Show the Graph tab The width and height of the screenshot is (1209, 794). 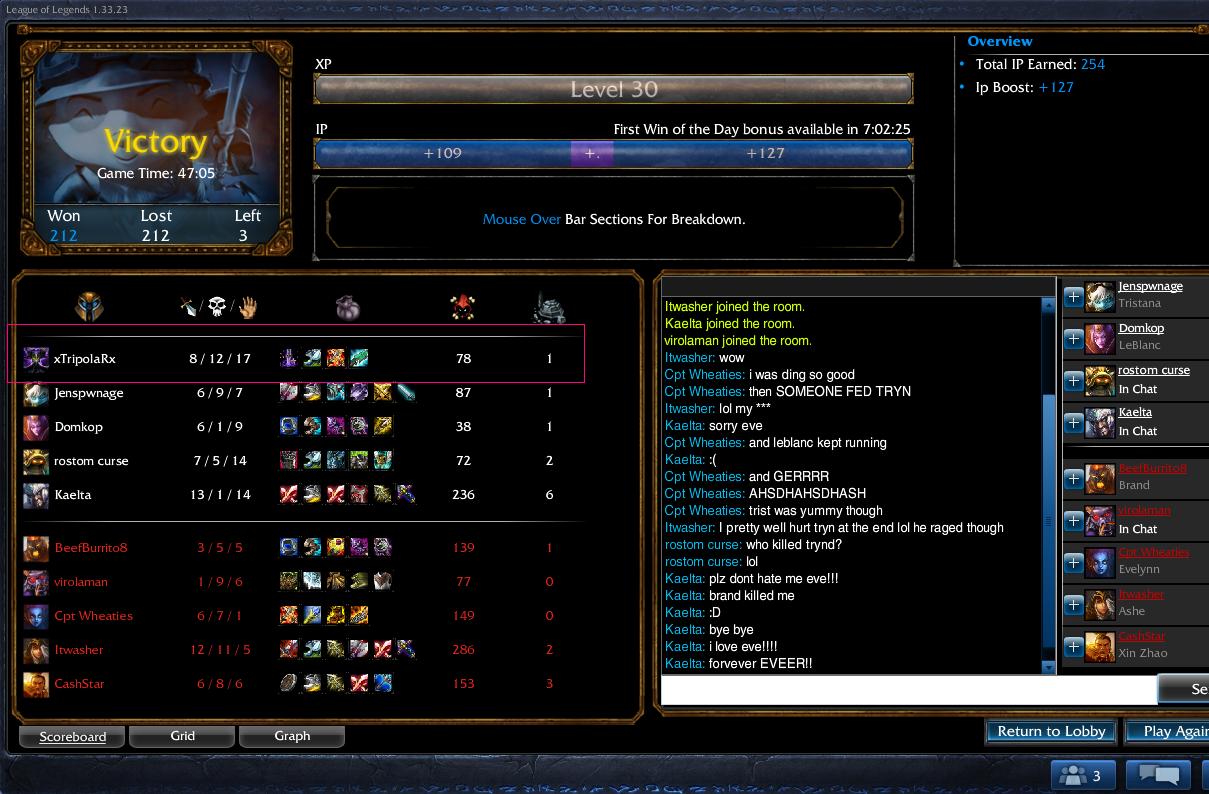point(292,736)
